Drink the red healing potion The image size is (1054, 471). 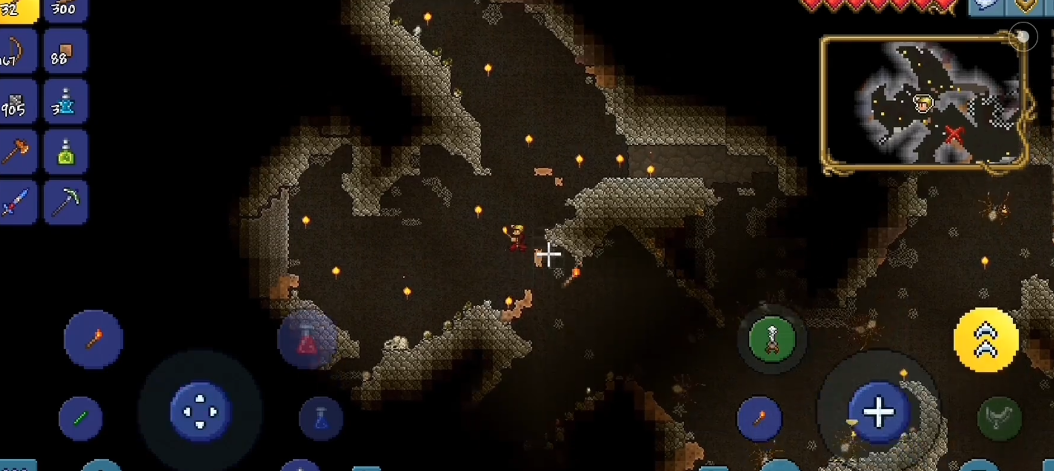306,341
